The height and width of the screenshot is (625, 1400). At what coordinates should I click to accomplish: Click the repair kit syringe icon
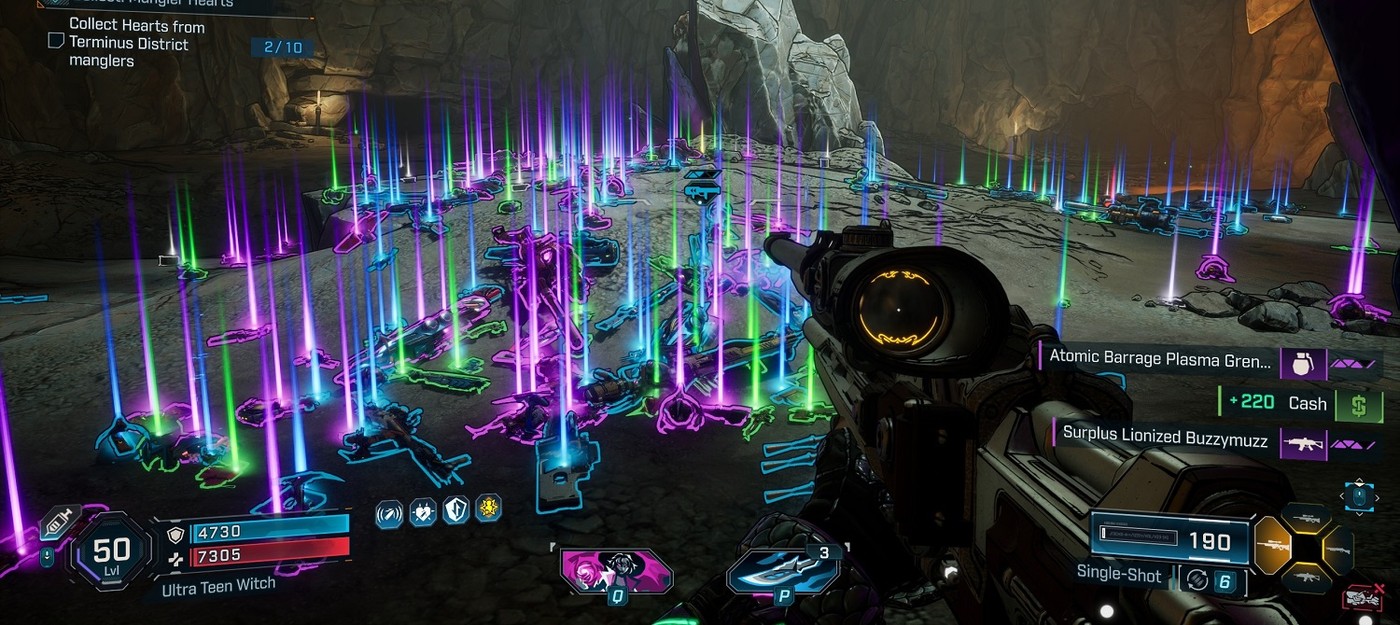click(58, 522)
